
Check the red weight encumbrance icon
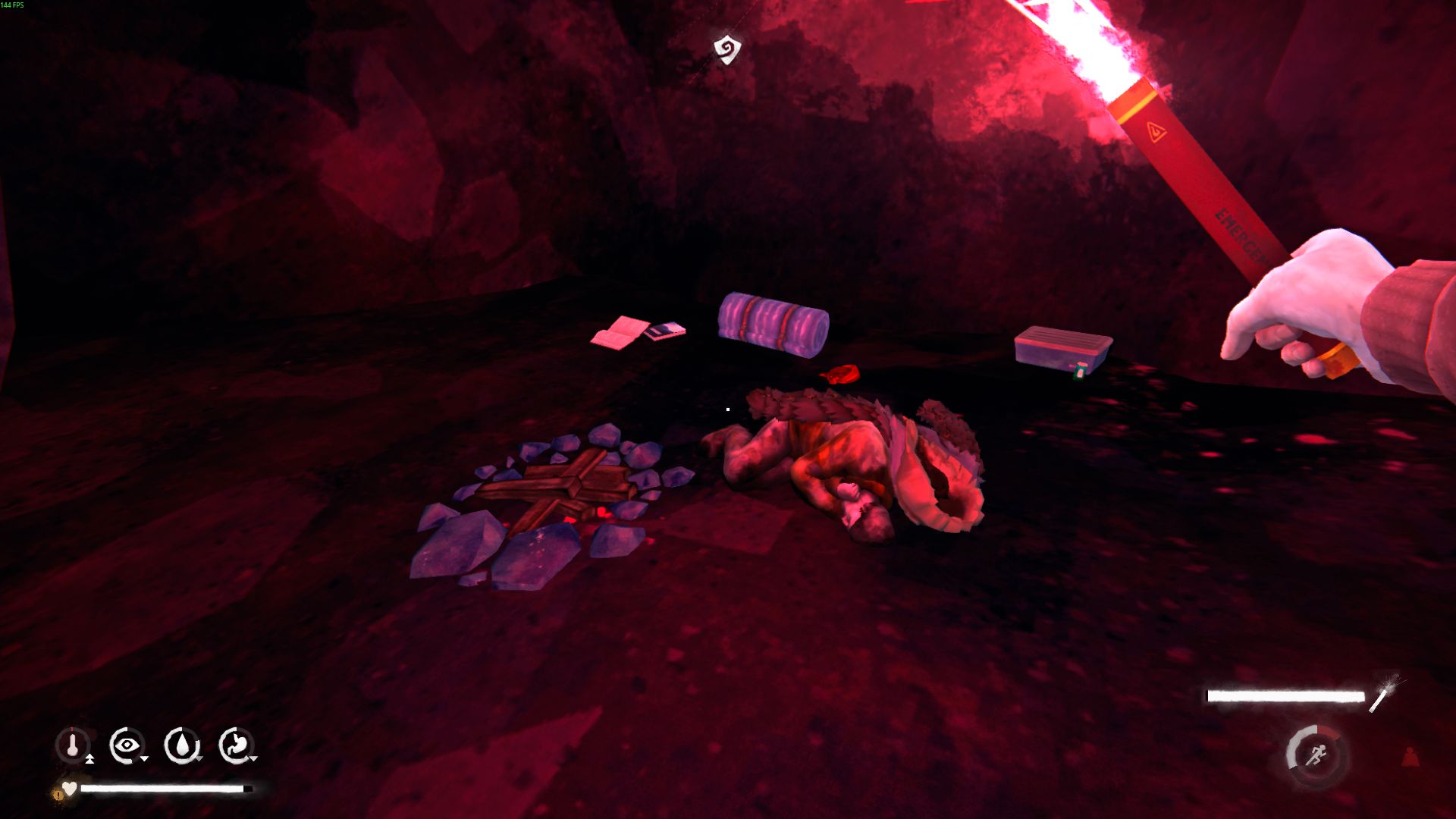pos(1410,757)
